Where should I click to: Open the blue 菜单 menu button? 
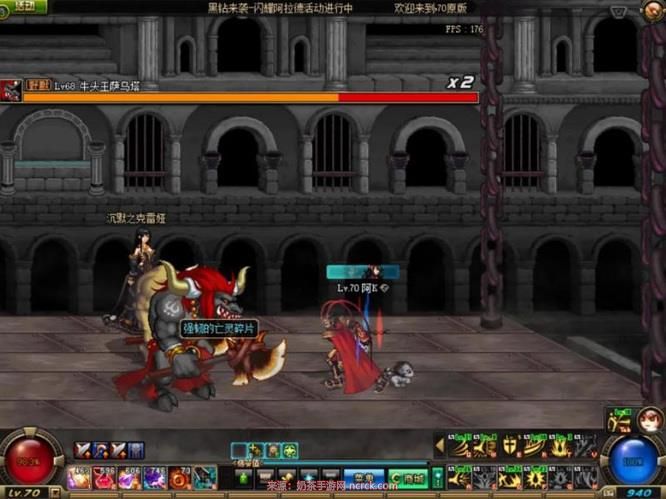coord(362,477)
